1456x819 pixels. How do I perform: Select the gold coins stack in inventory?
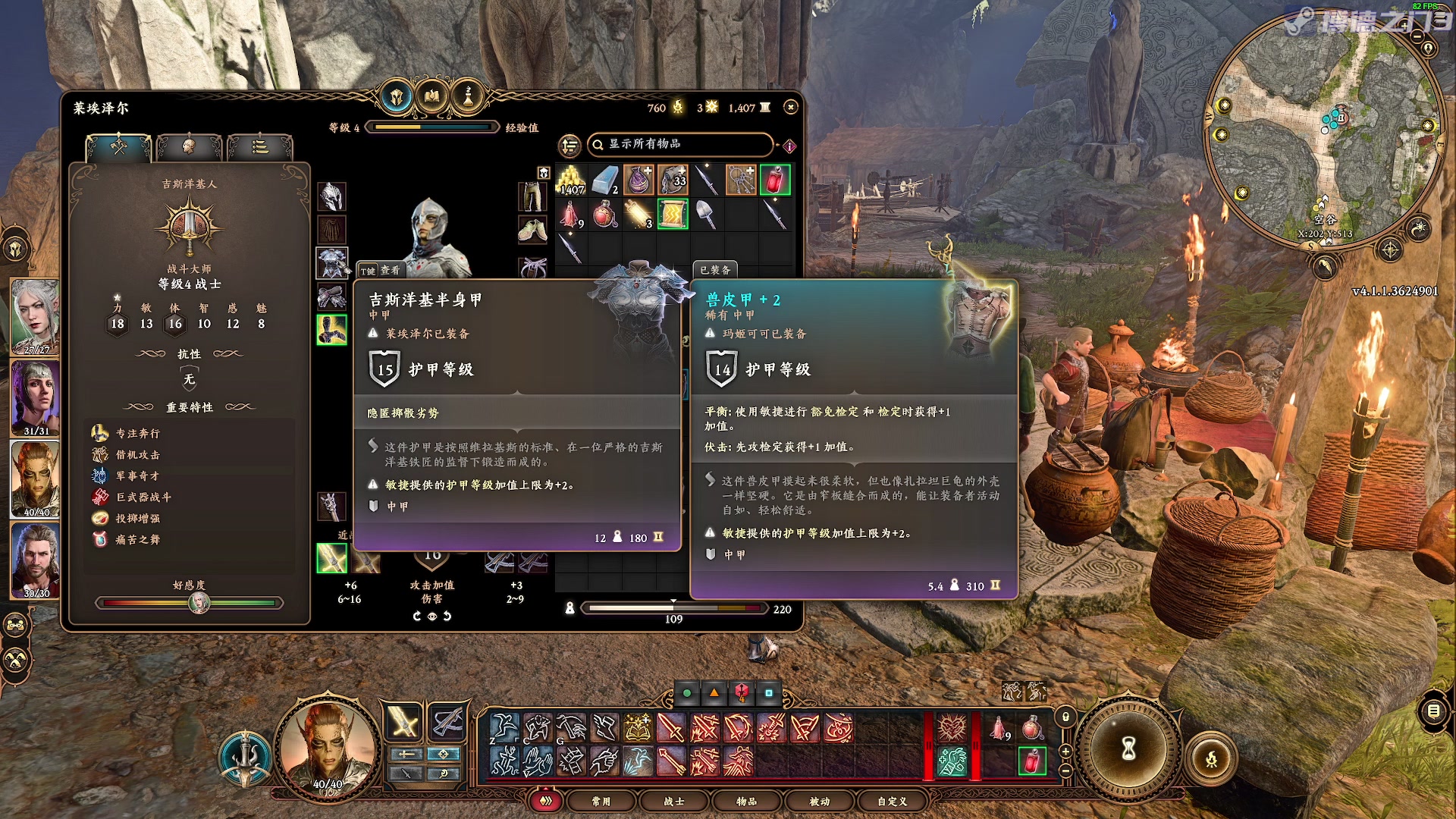pos(571,180)
